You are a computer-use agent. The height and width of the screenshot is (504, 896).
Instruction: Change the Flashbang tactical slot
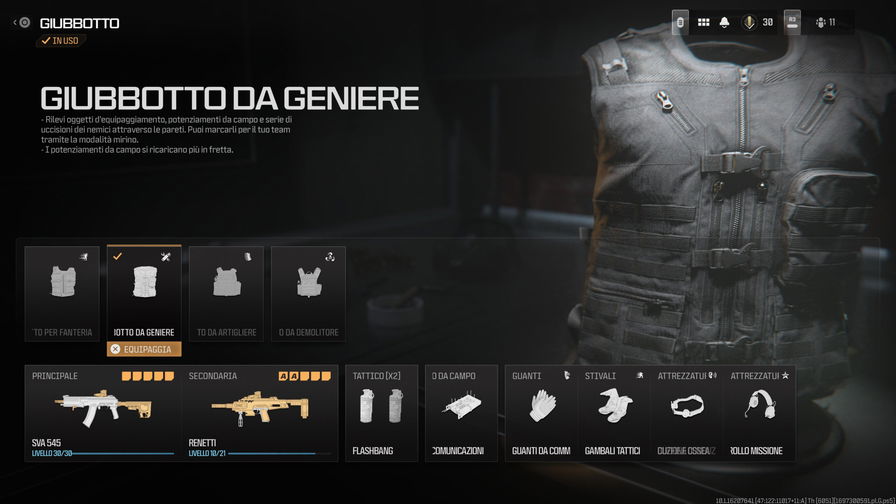tap(381, 413)
